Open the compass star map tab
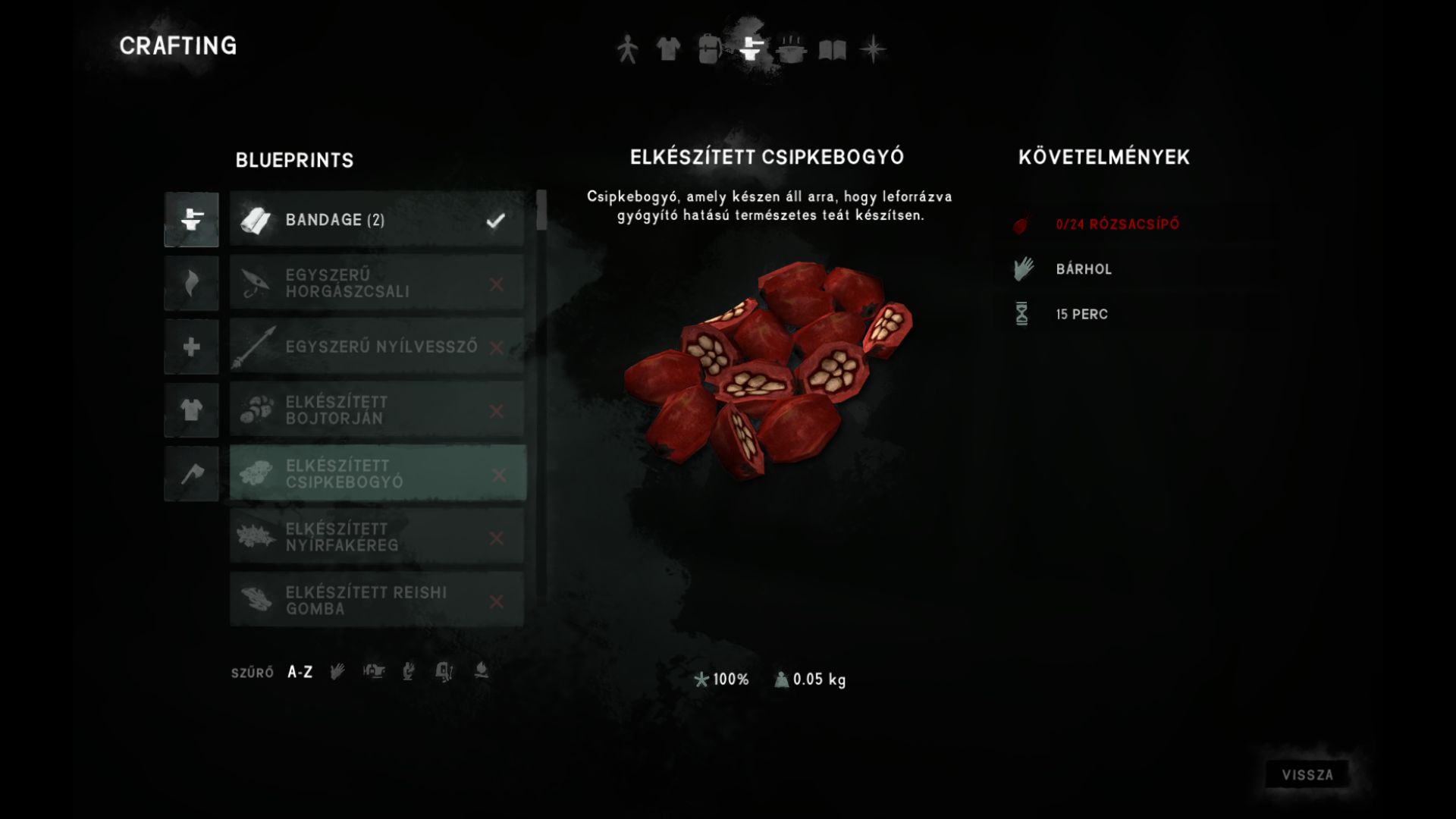 tap(873, 49)
